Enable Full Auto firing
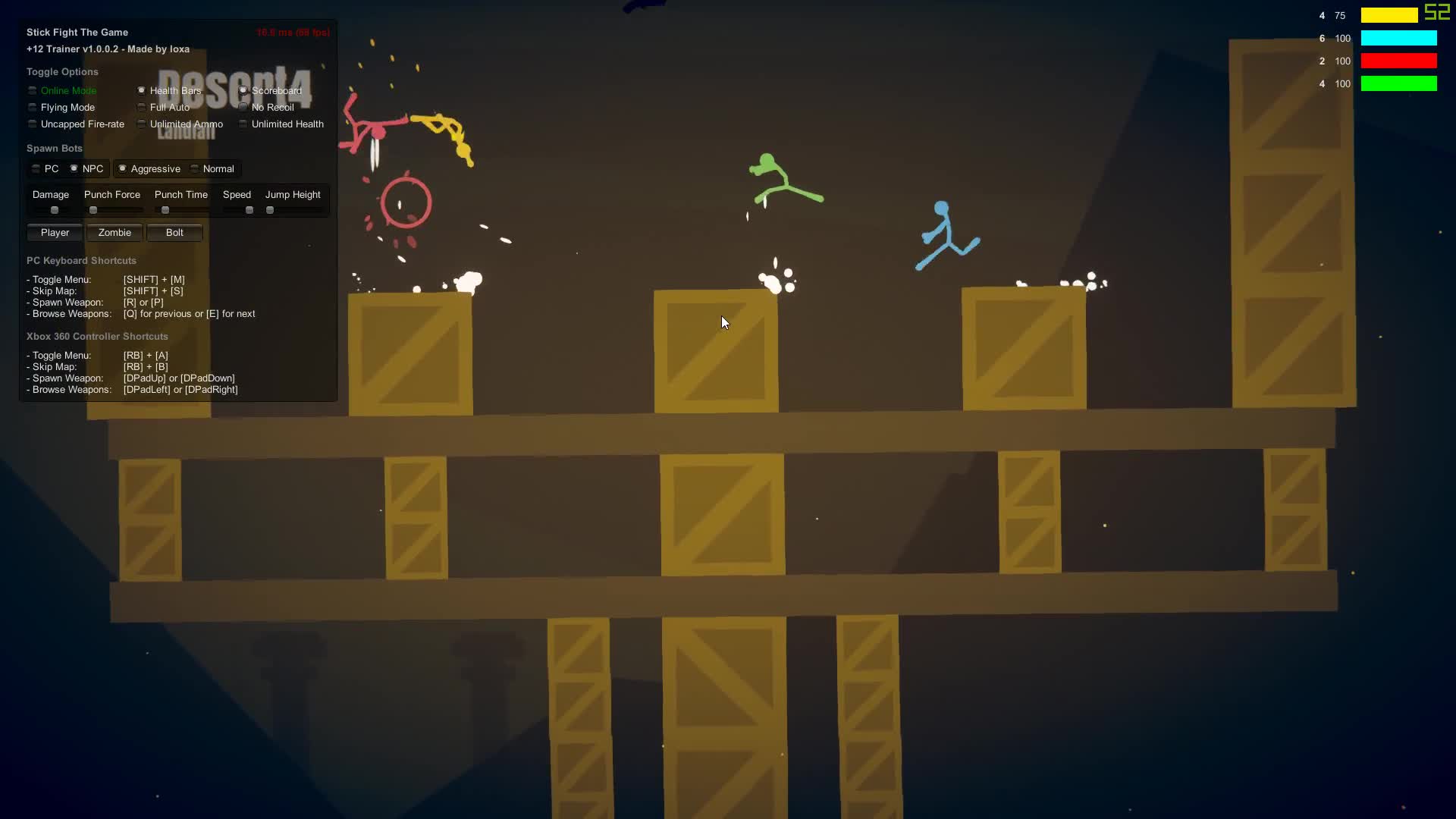 pyautogui.click(x=141, y=107)
